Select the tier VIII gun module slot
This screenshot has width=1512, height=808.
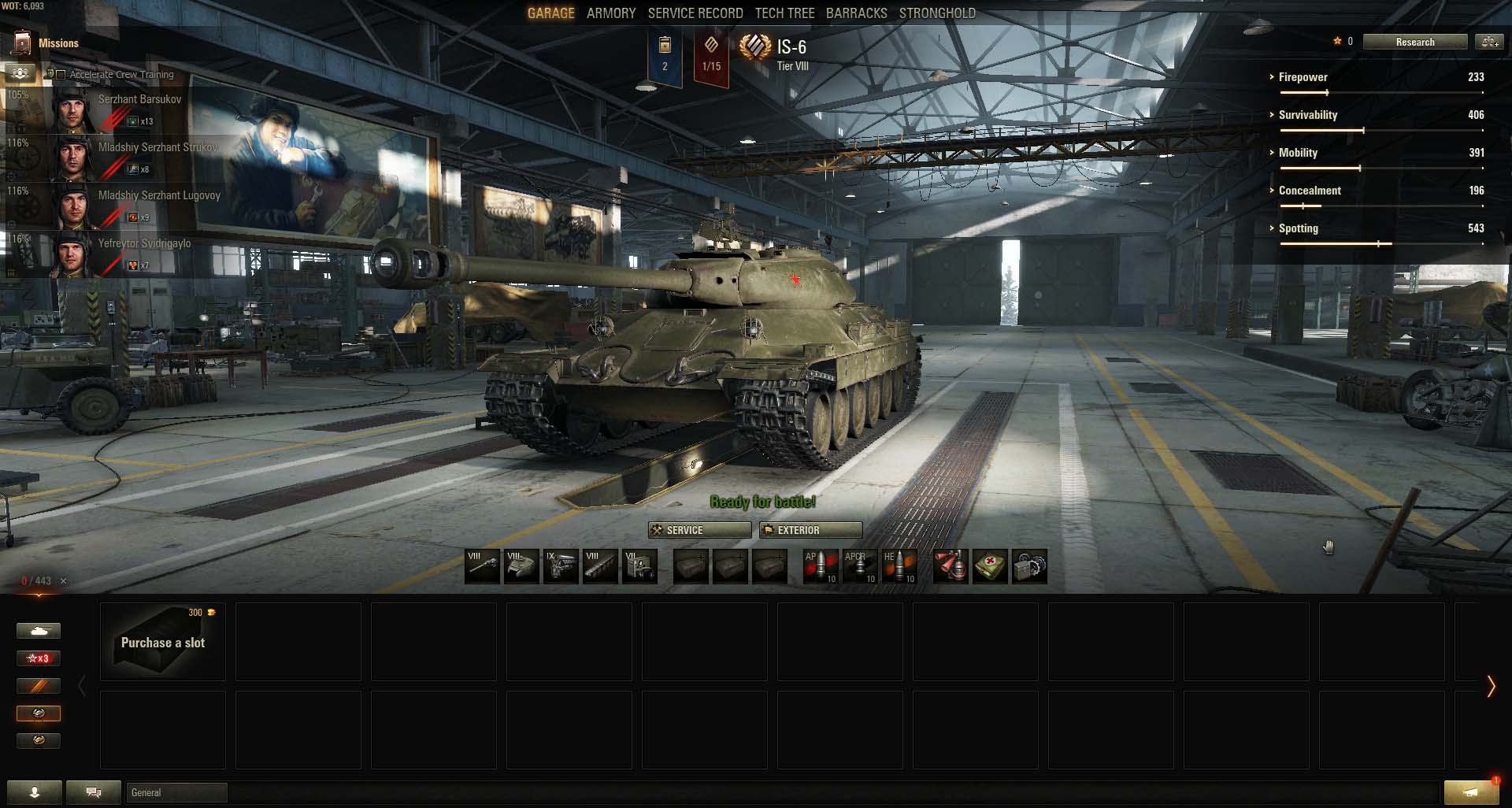pyautogui.click(x=482, y=567)
